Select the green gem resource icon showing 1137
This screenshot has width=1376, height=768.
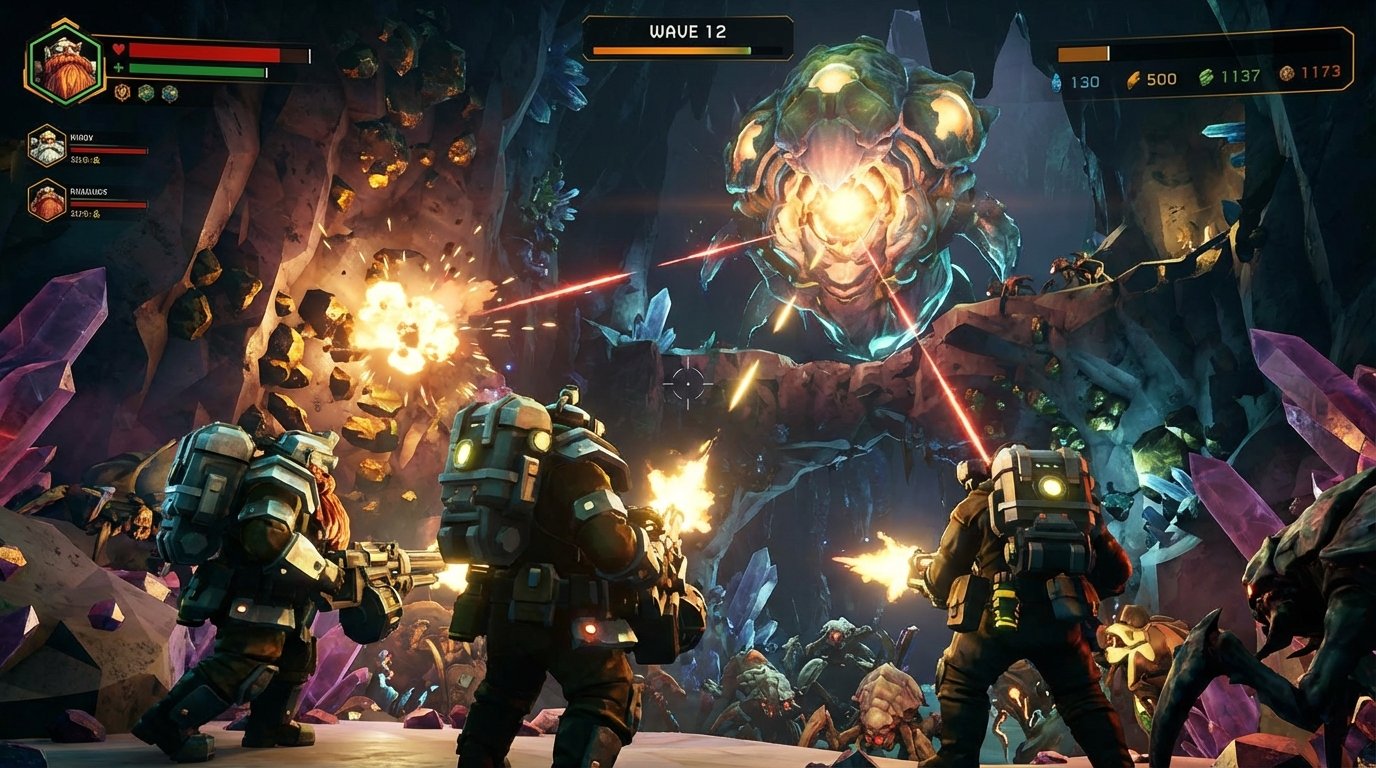(x=1205, y=77)
